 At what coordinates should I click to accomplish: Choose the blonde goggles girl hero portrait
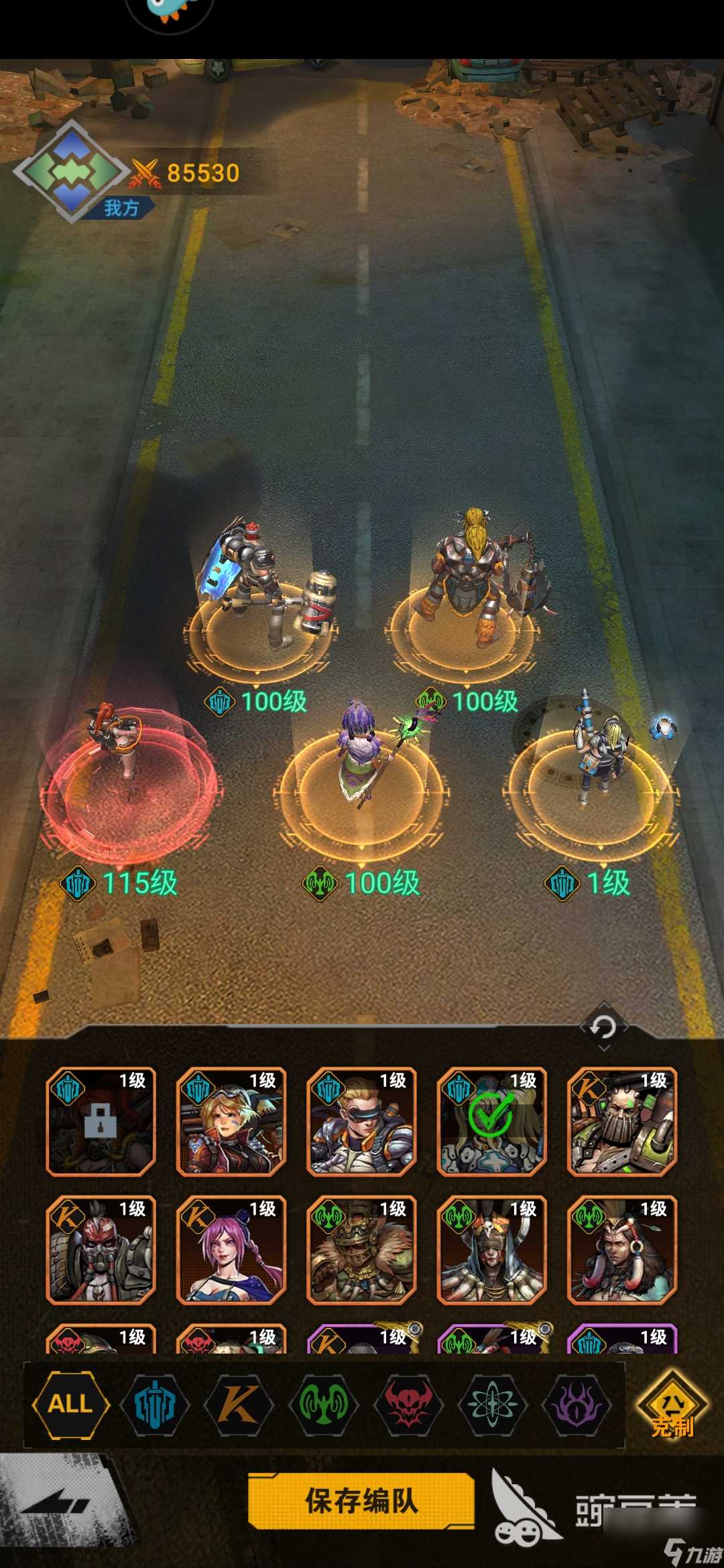[231, 1121]
